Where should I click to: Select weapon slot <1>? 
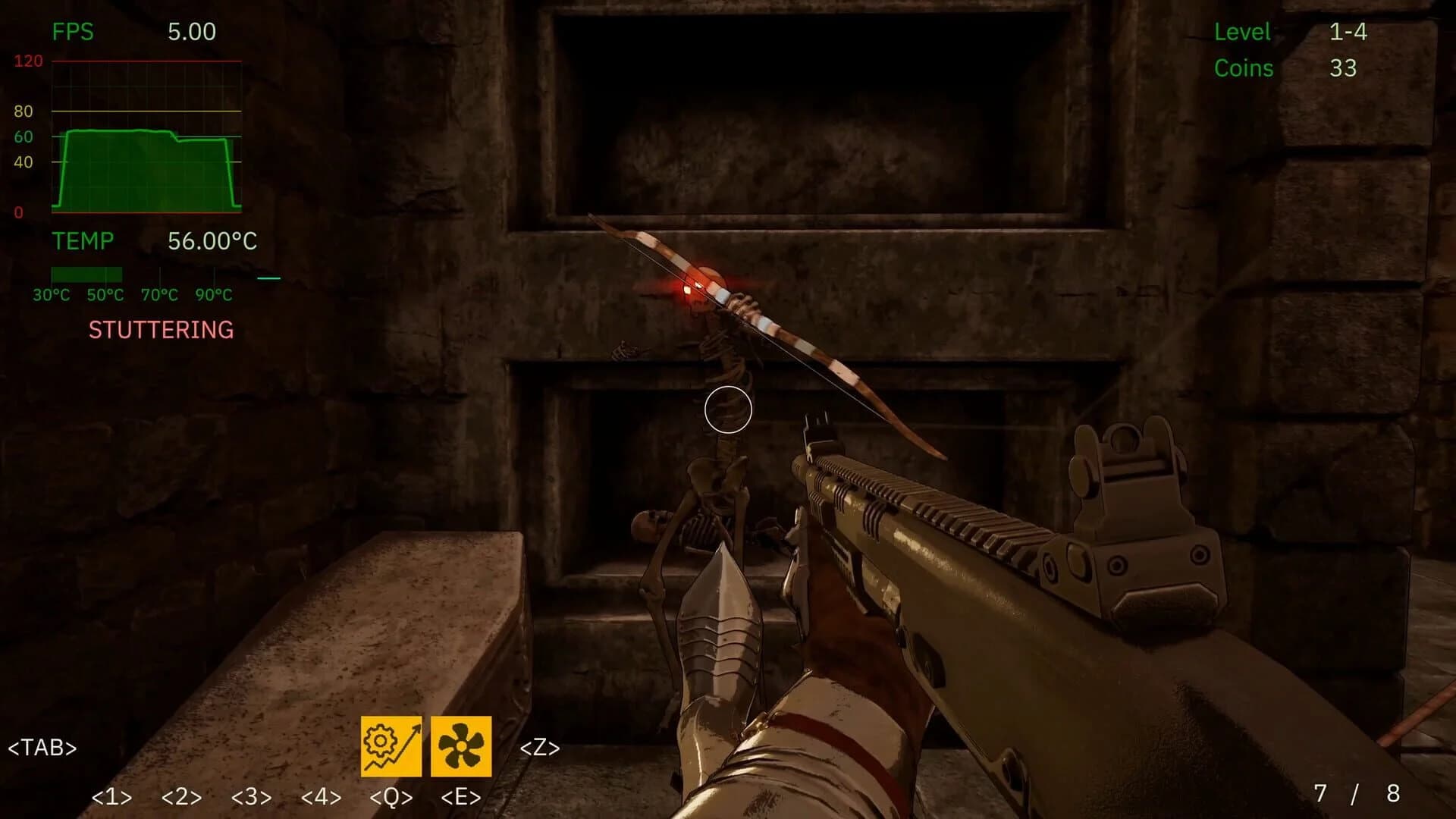click(111, 797)
